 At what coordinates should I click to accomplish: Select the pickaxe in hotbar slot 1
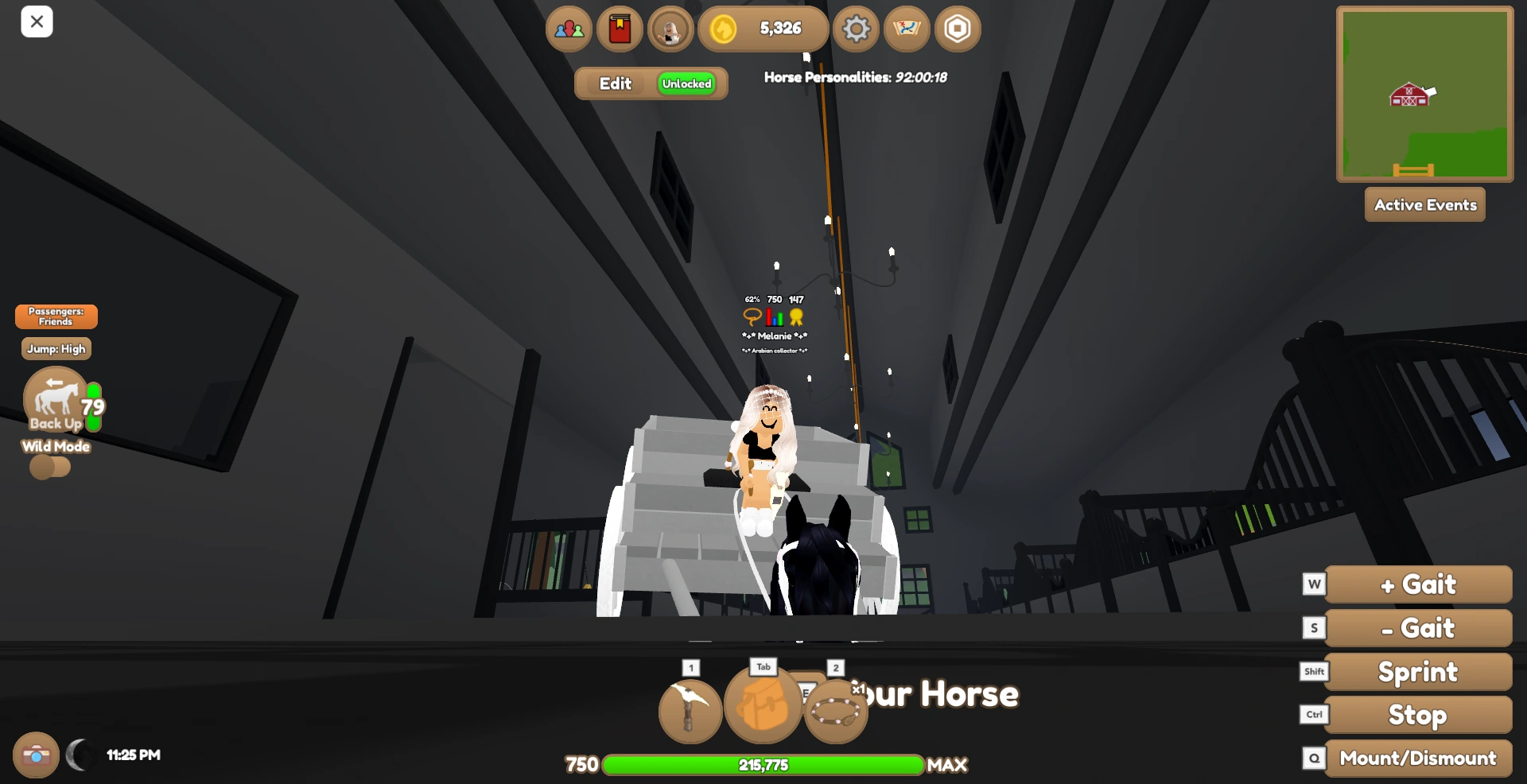[x=689, y=710]
